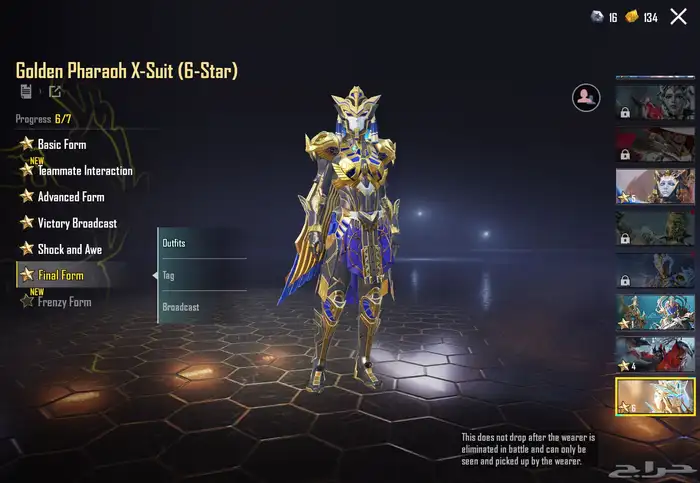Screen dimensions: 700x483
Task: Open the gold coin currency with 134
Action: [x=641, y=17]
